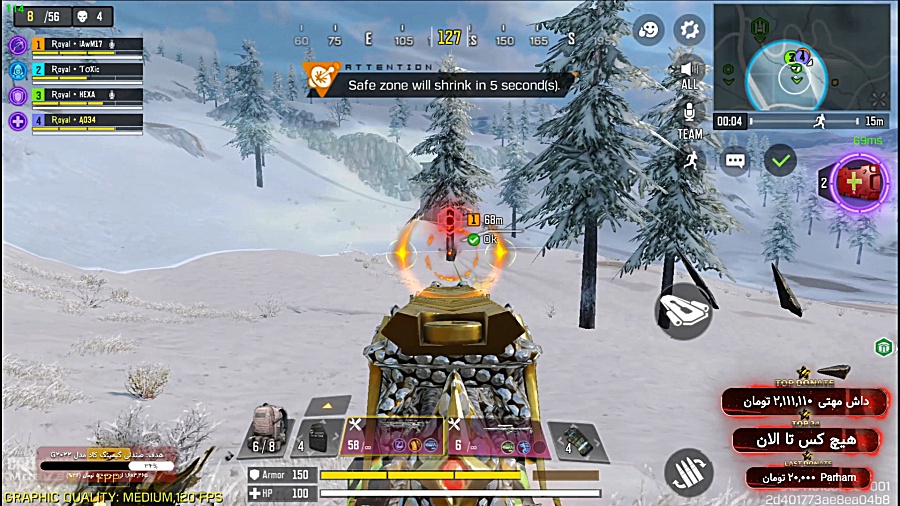This screenshot has height=506, width=900.
Task: Tap the green checkmark button
Action: click(780, 159)
